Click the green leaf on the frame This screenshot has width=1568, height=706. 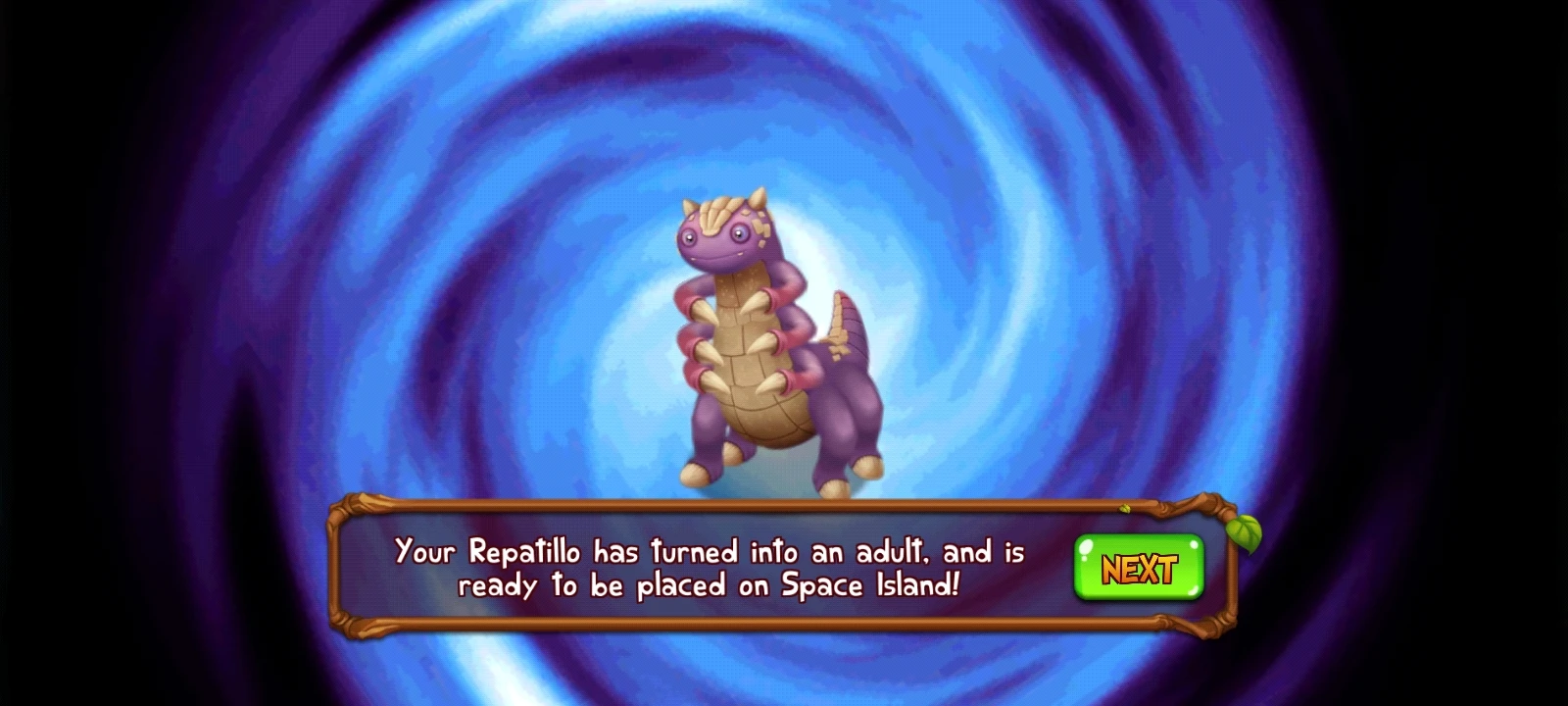coord(1243,534)
